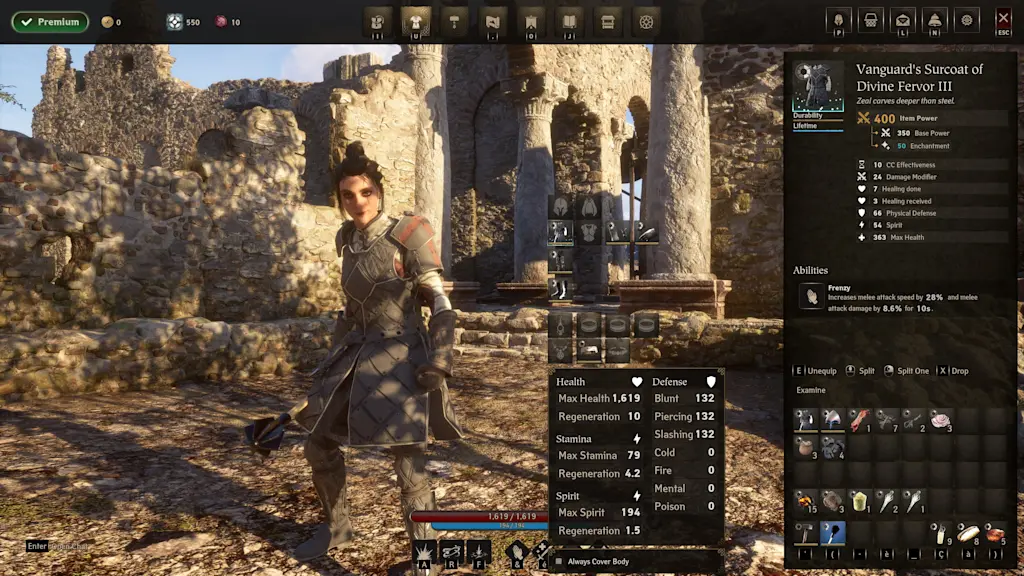Select the yellow candle item in inventory
Viewport: 1024px width, 576px height.
(x=859, y=500)
